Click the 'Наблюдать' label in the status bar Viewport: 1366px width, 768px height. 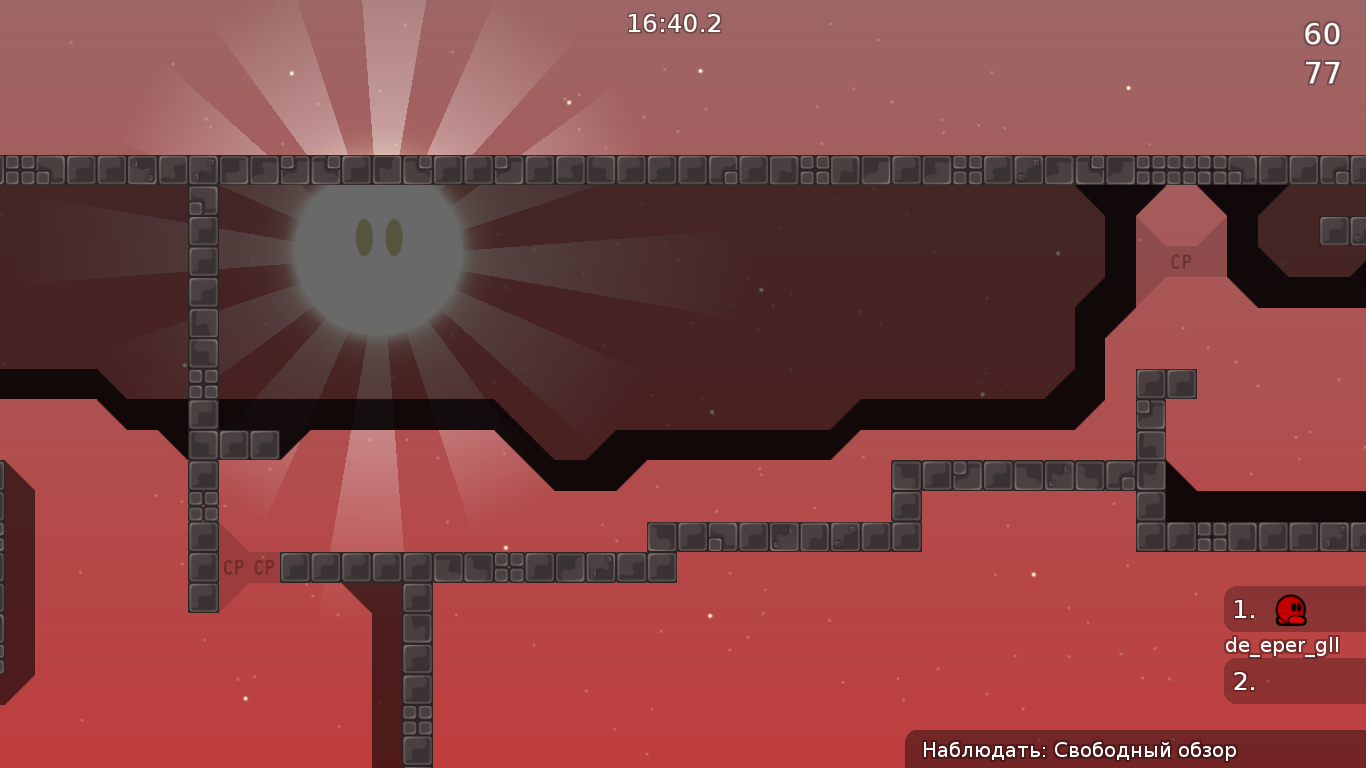(x=978, y=749)
